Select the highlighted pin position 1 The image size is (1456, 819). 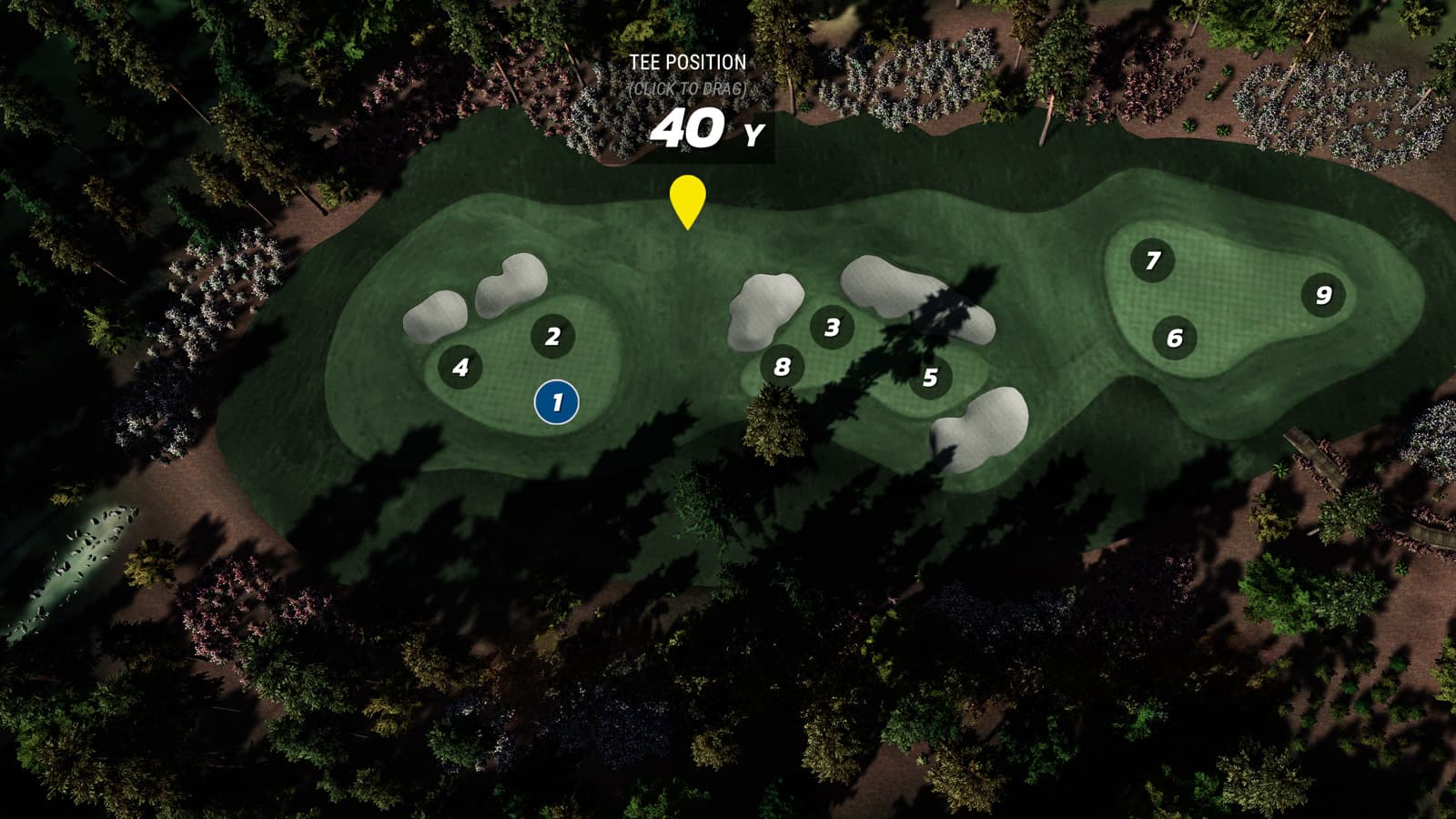pos(557,402)
